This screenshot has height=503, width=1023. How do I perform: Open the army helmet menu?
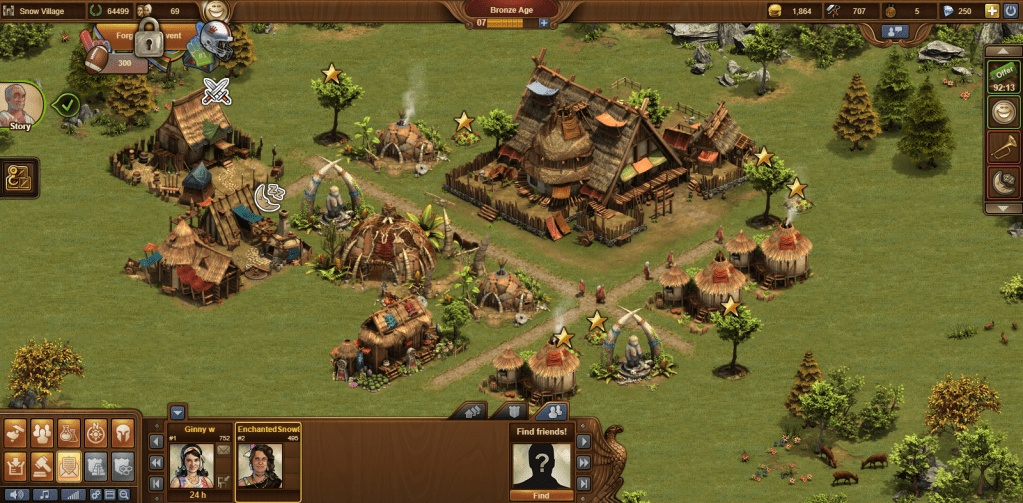(122, 432)
